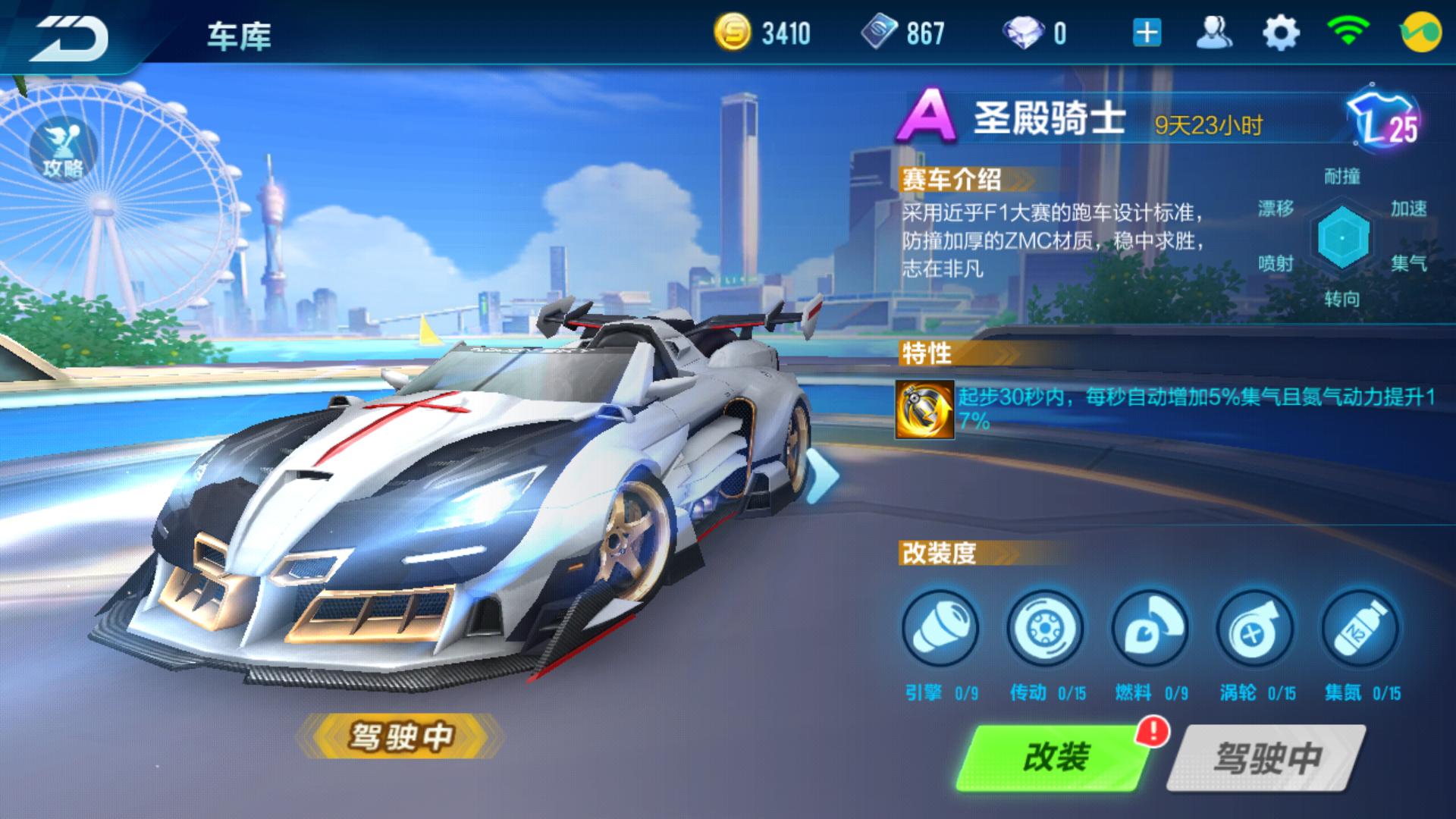Open the settings gear icon
Viewport: 1456px width, 819px height.
pyautogui.click(x=1282, y=33)
